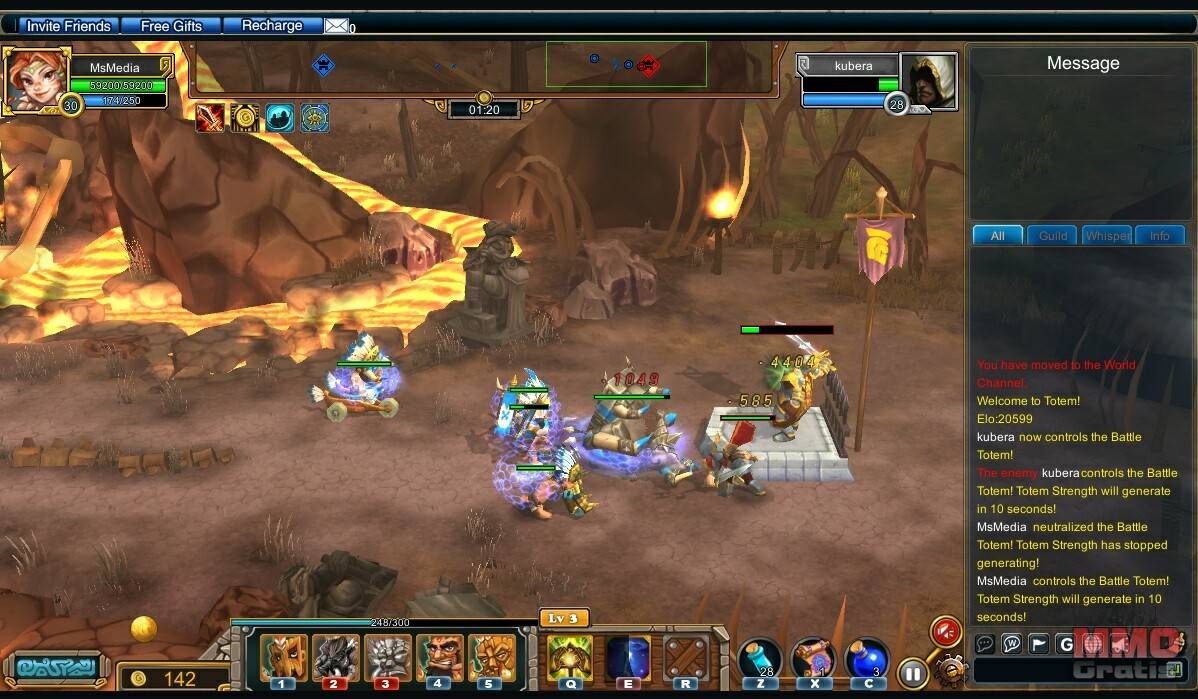Show the Info chat tab
This screenshot has width=1198, height=699.
click(1159, 236)
